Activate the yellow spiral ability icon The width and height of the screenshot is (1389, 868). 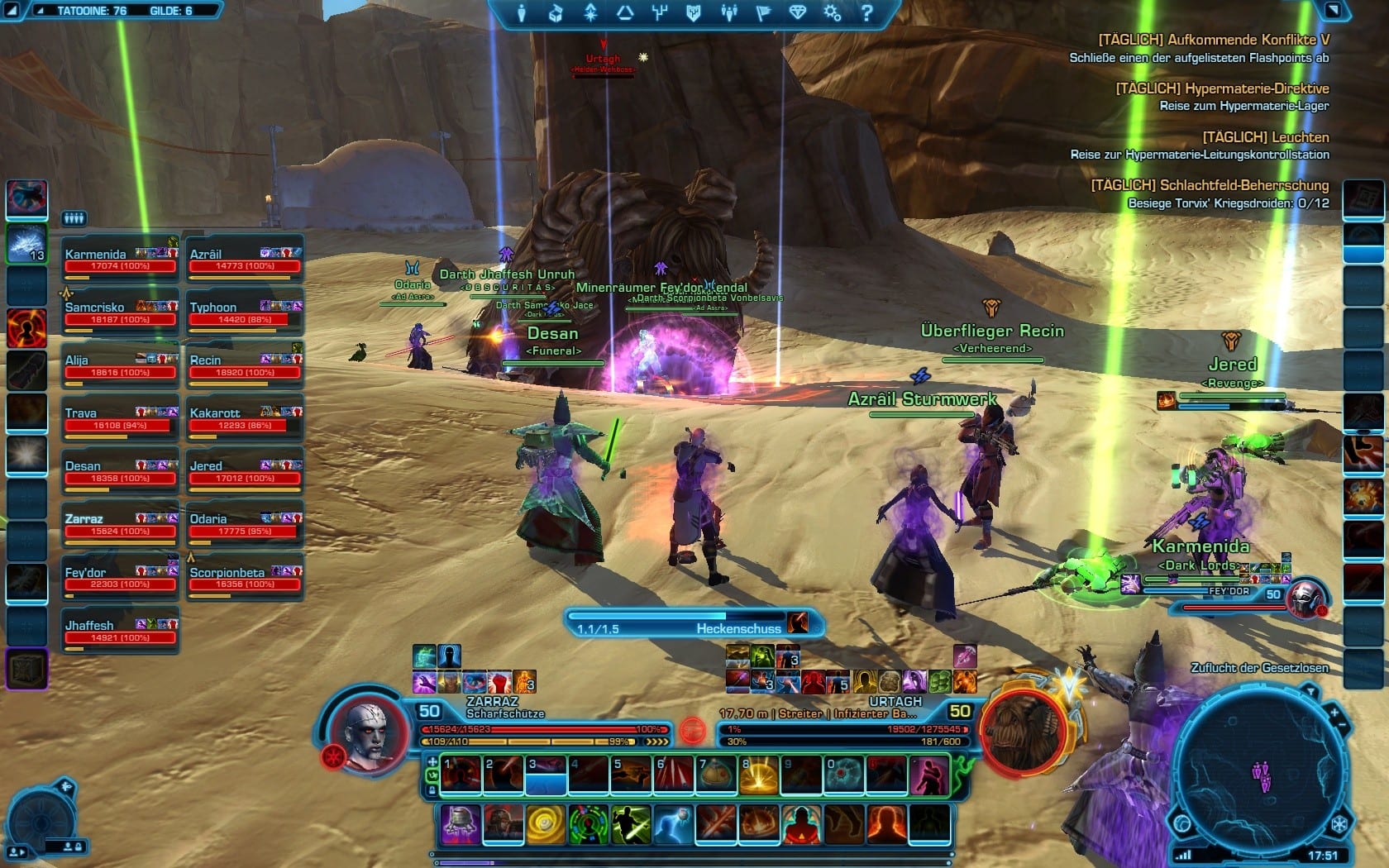tap(546, 824)
